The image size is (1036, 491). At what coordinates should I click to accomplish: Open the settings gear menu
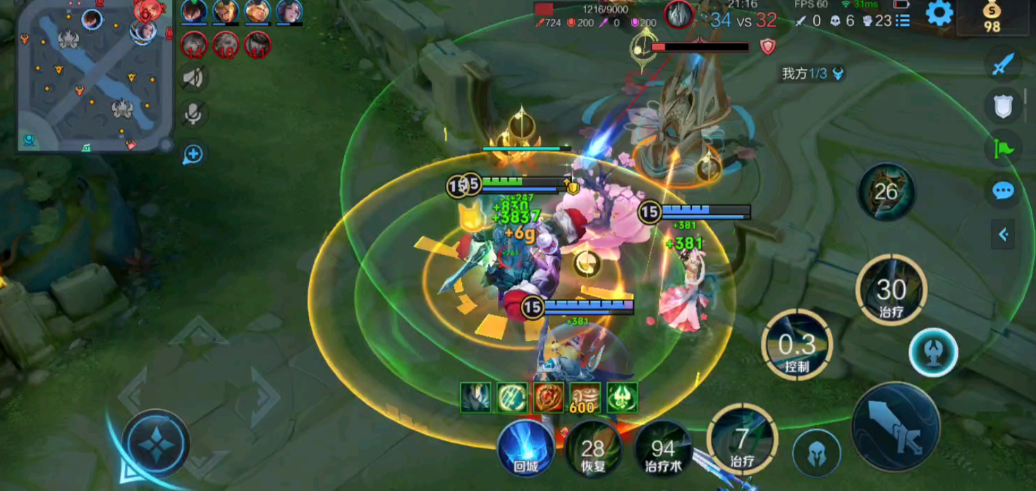(x=938, y=13)
